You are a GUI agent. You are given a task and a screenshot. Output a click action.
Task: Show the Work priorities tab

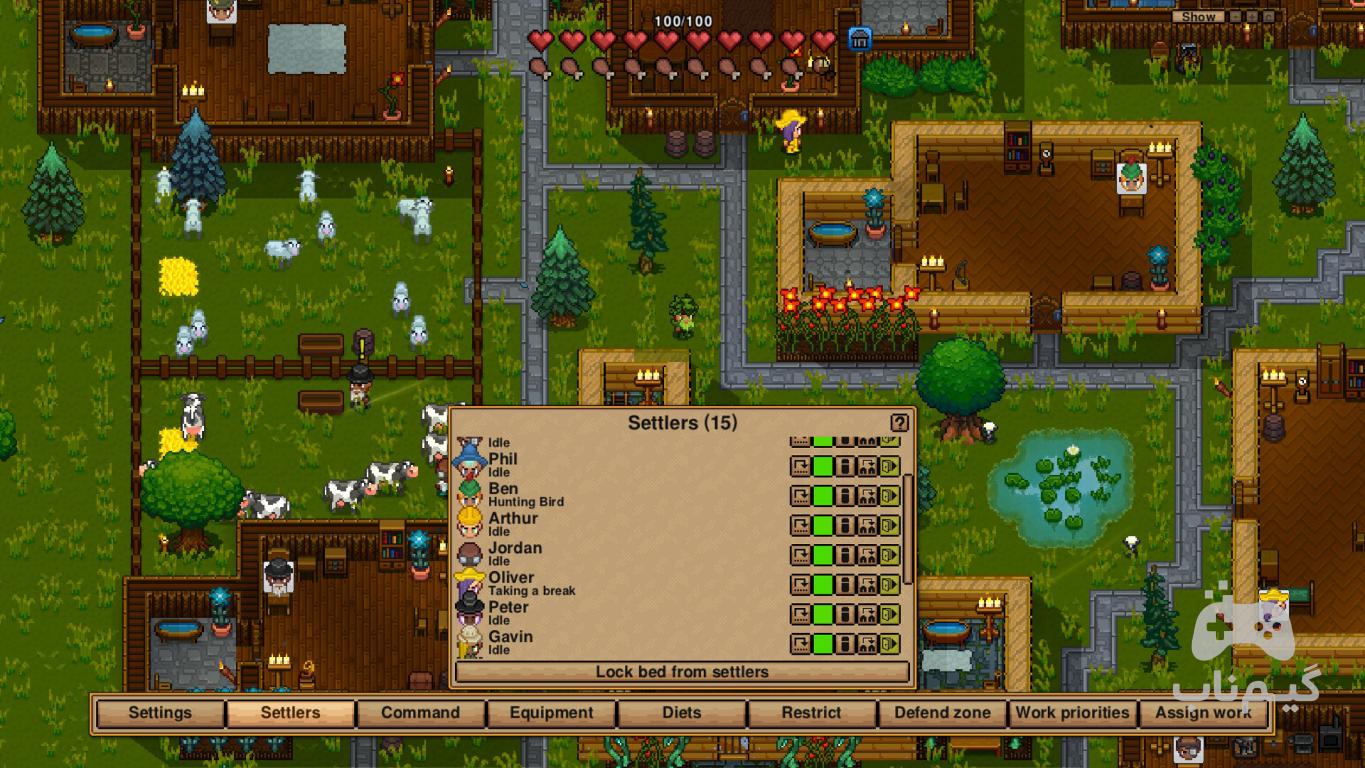(x=1072, y=713)
